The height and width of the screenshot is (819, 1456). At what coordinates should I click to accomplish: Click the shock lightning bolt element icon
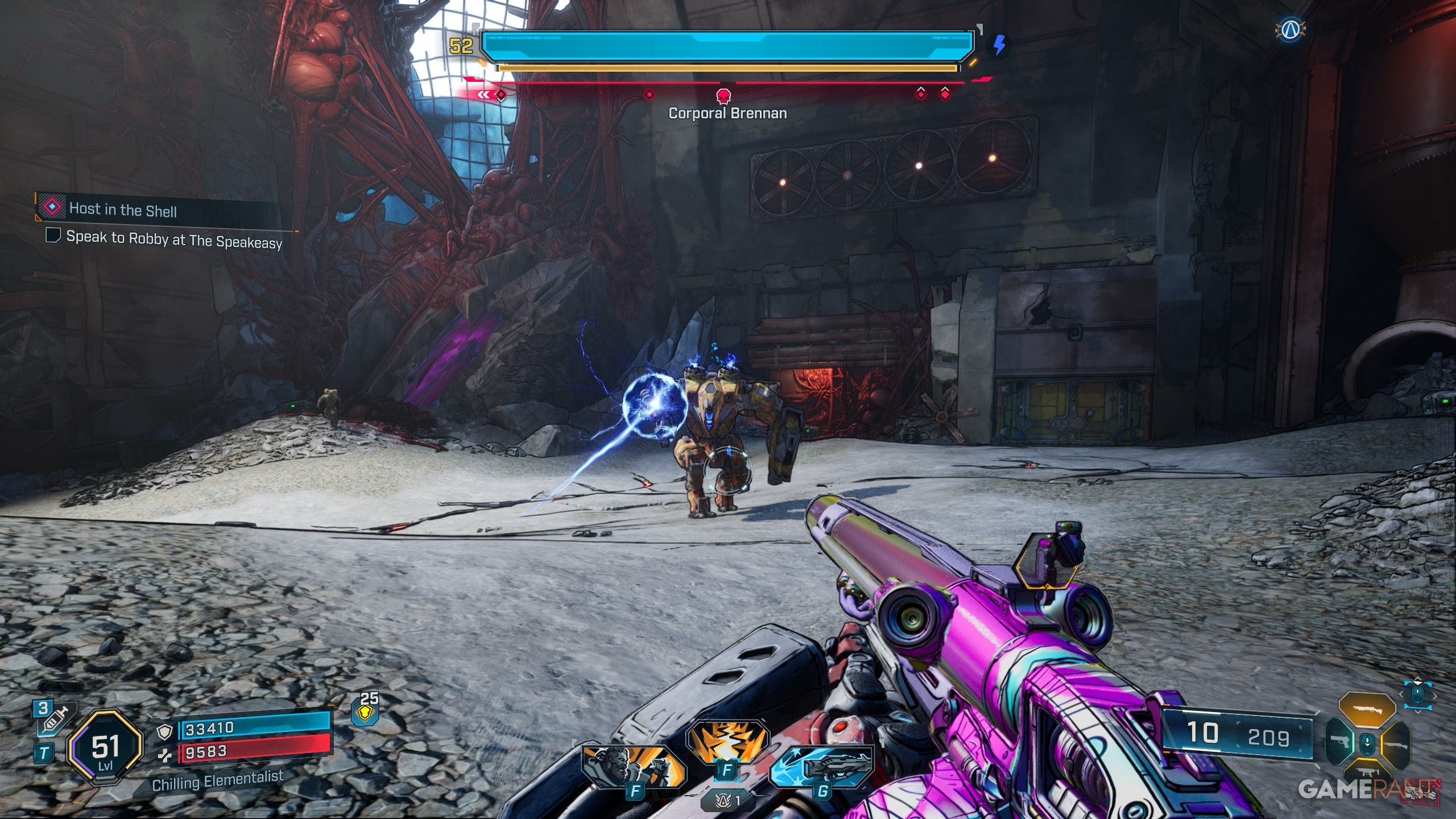click(999, 45)
